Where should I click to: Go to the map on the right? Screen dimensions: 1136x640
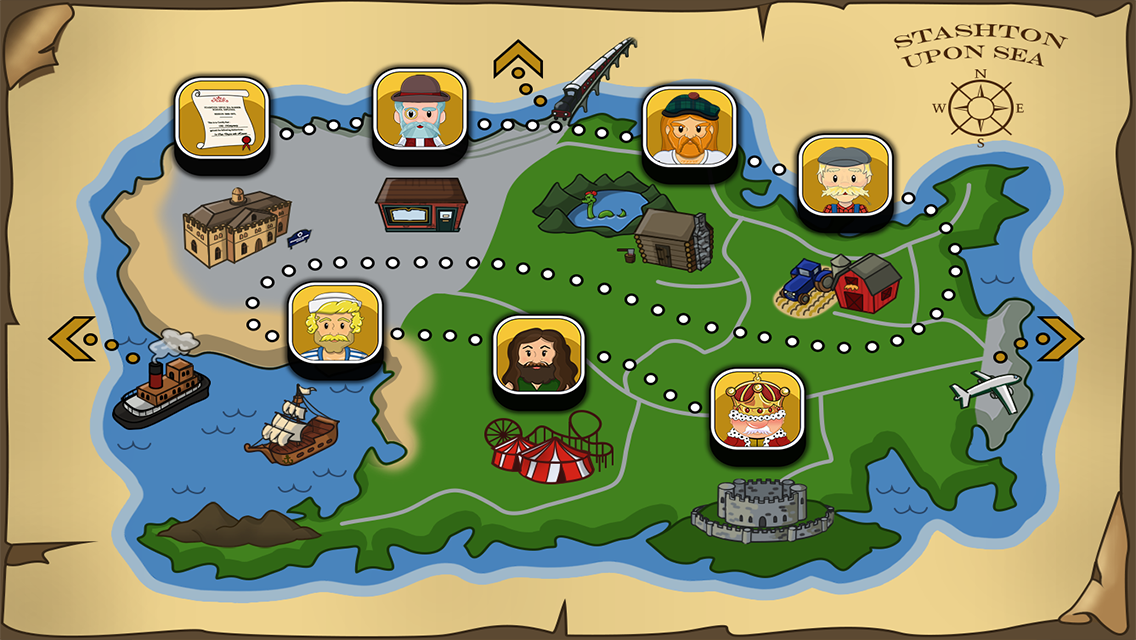click(1060, 338)
